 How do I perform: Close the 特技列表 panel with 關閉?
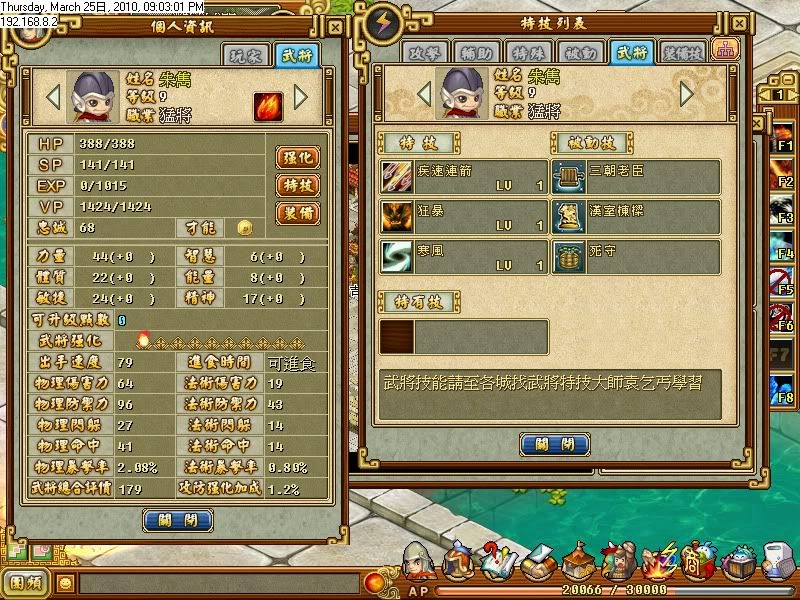coord(553,444)
